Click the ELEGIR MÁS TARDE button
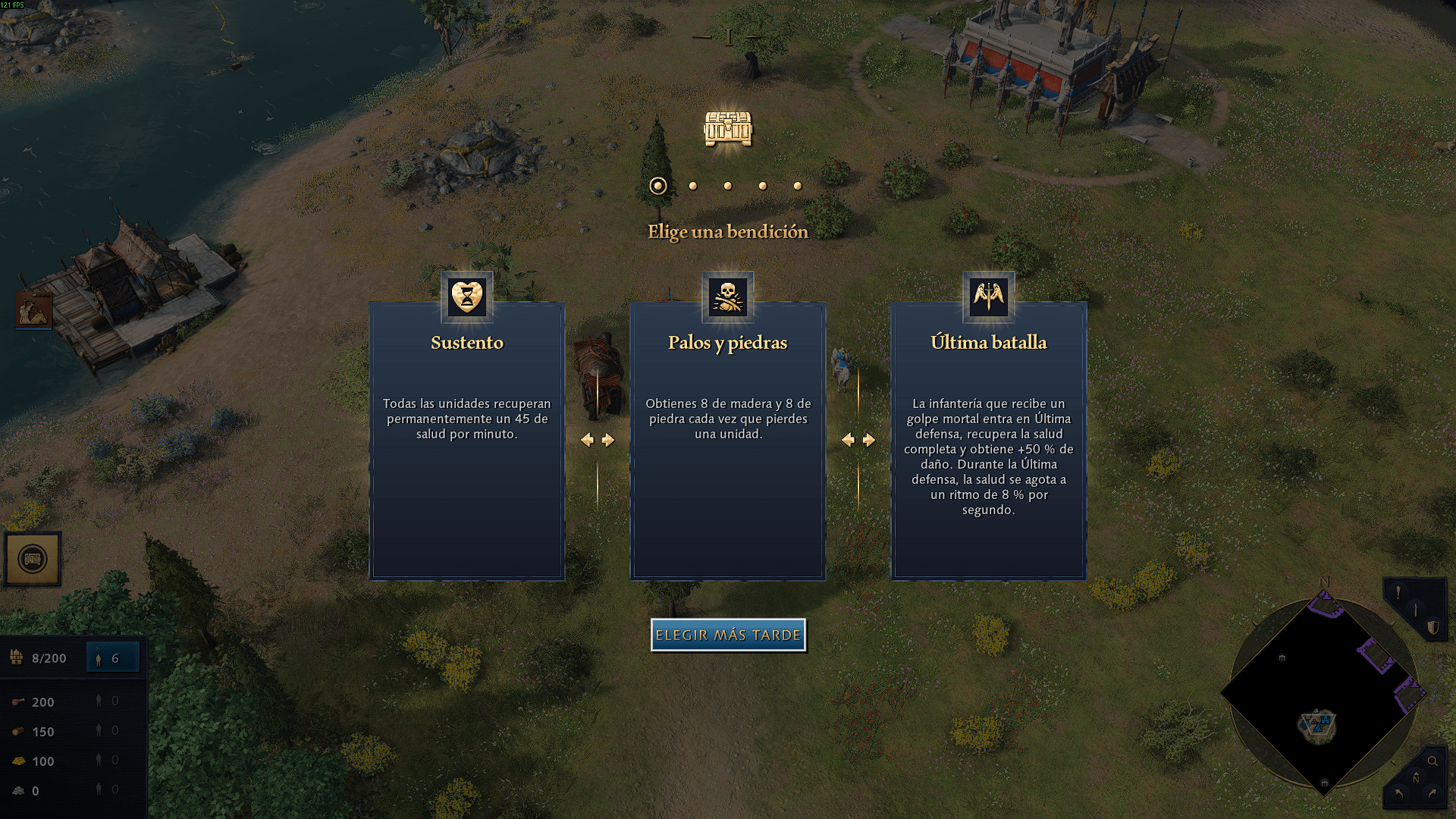This screenshot has height=819, width=1456. pyautogui.click(x=728, y=635)
